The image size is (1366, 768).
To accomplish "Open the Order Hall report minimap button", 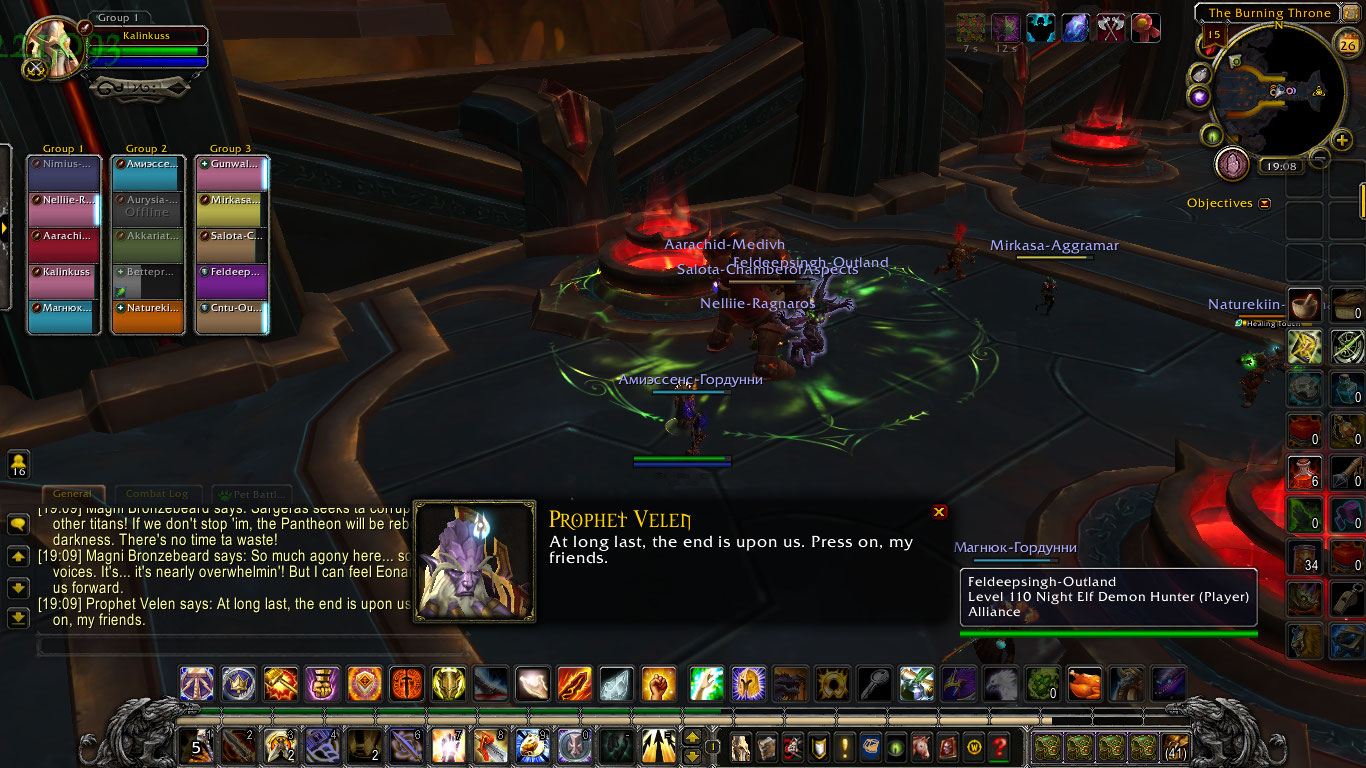I will [x=1232, y=164].
